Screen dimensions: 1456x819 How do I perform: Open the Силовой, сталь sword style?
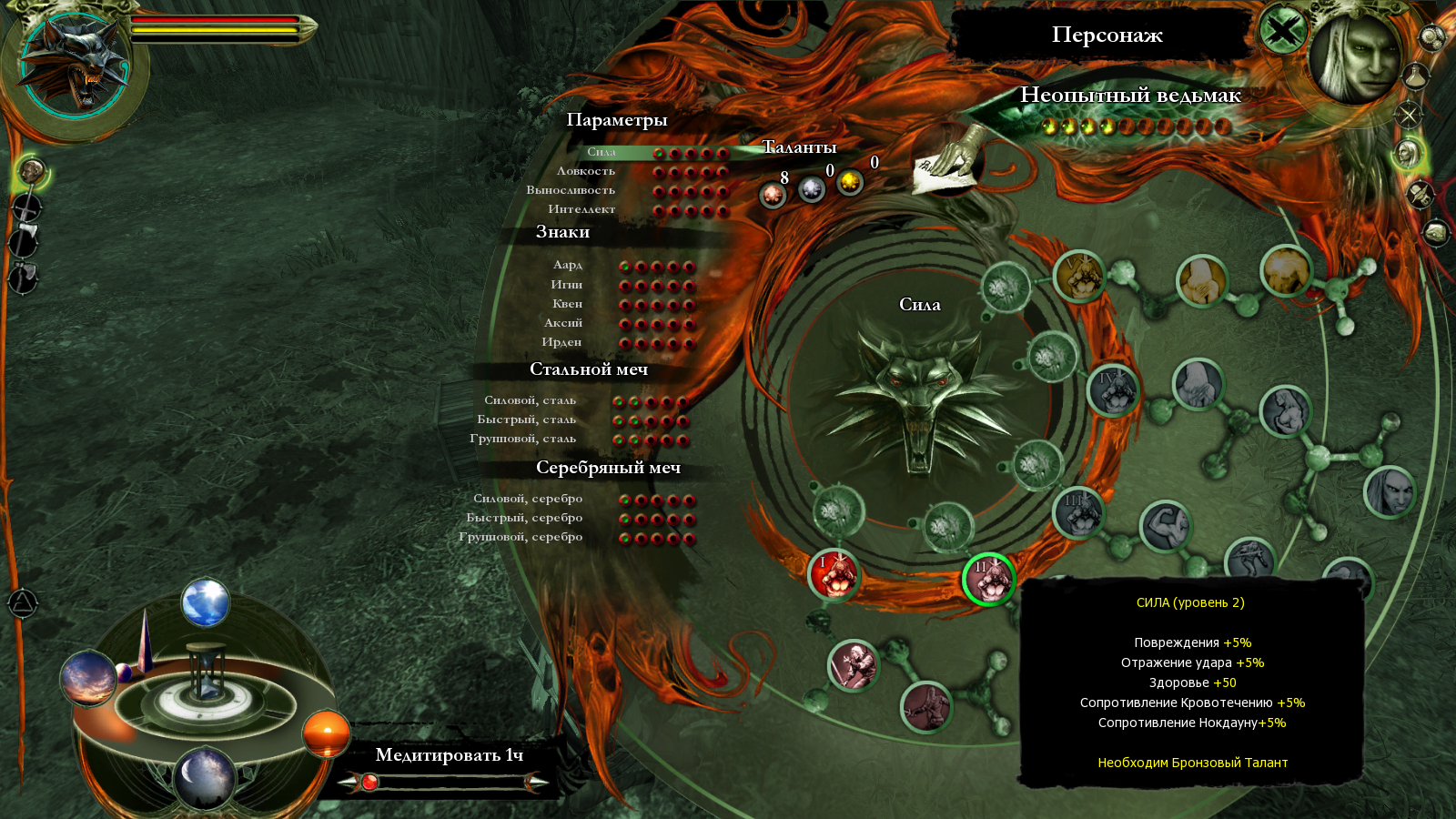(531, 400)
